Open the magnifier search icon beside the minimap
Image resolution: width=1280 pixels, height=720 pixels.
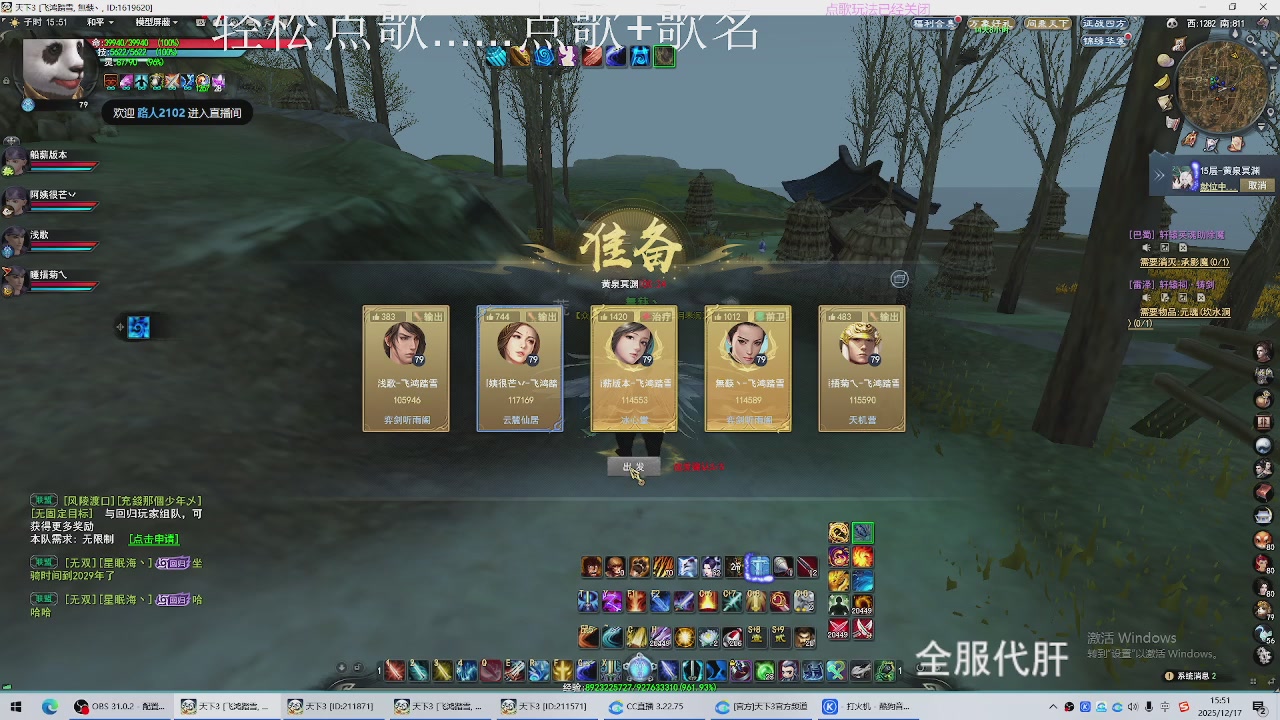pos(1251,40)
